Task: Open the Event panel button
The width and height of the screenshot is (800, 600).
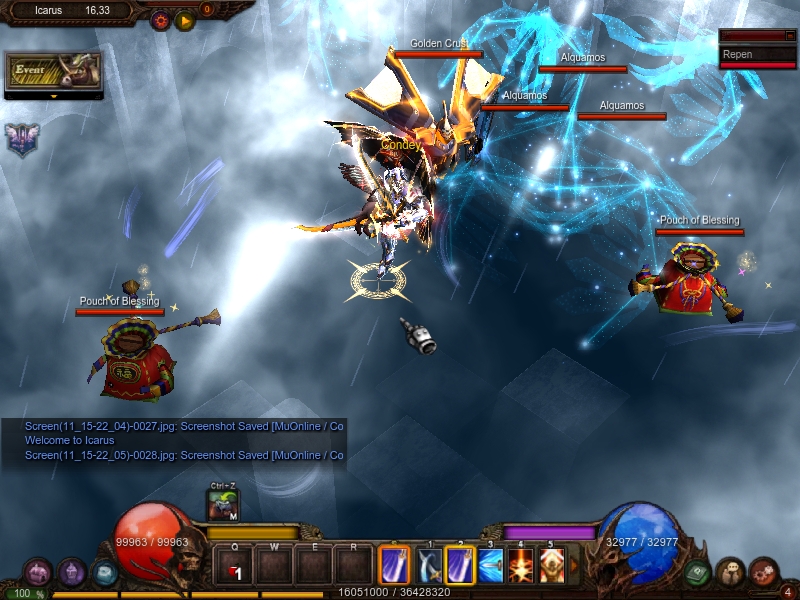Action: point(53,70)
